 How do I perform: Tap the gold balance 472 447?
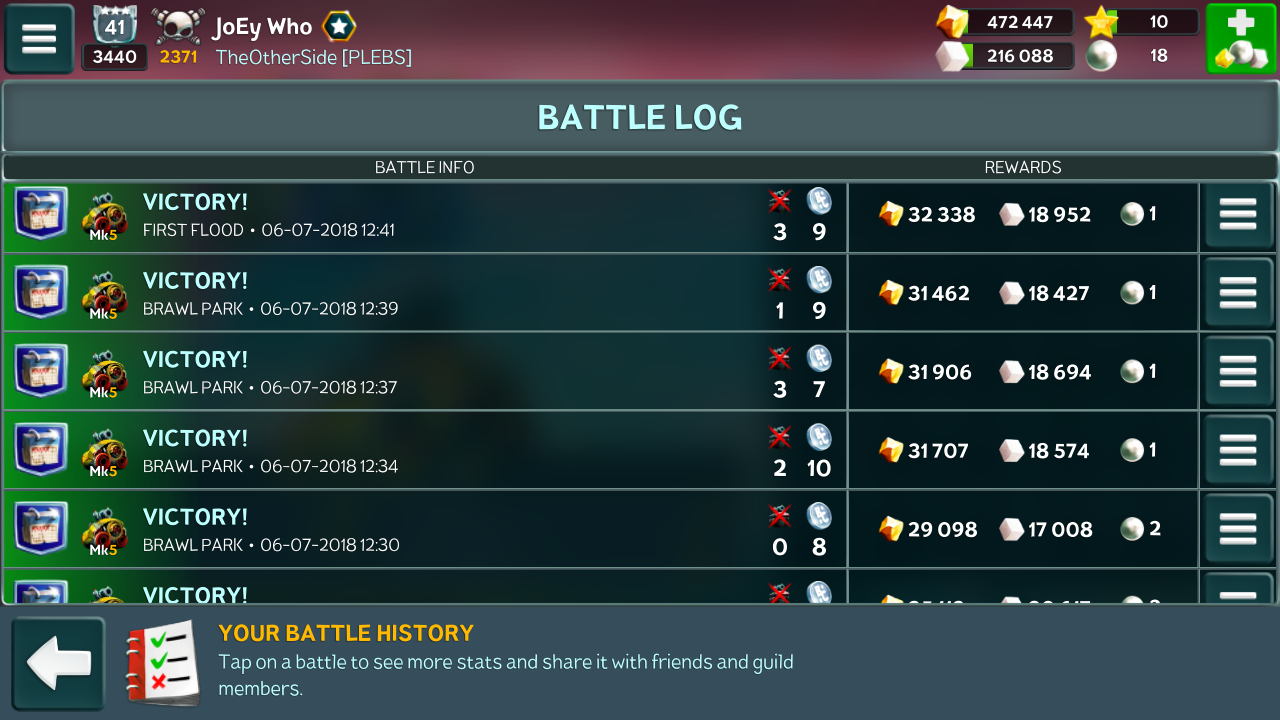pyautogui.click(x=1018, y=22)
